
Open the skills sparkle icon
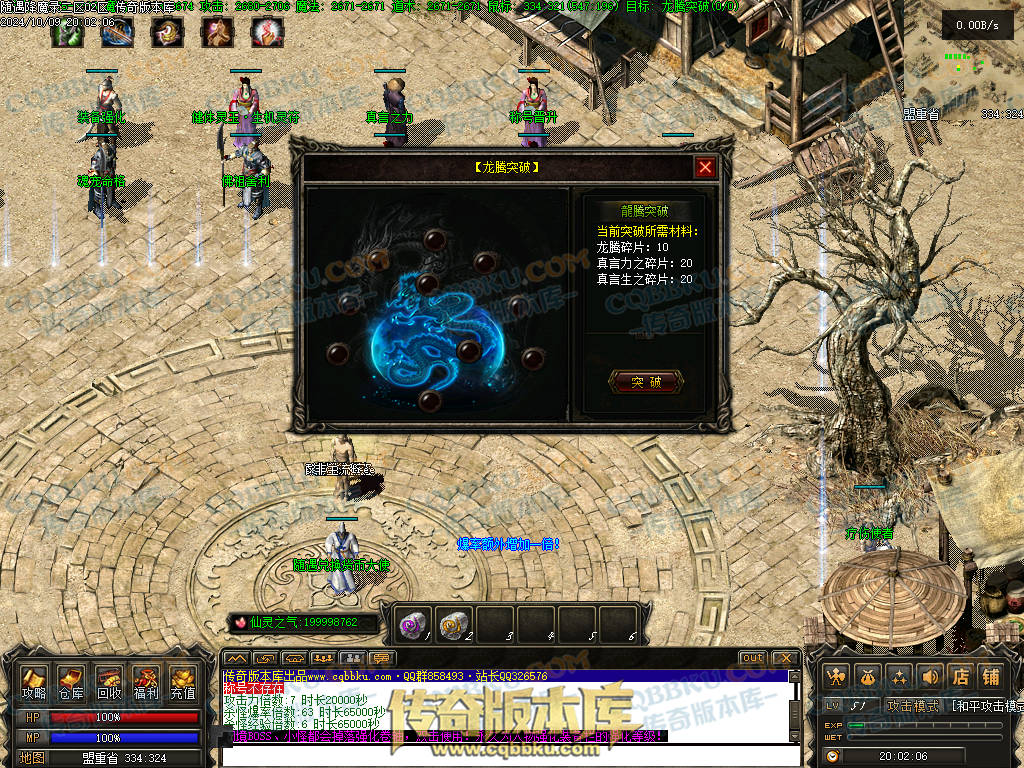(899, 677)
